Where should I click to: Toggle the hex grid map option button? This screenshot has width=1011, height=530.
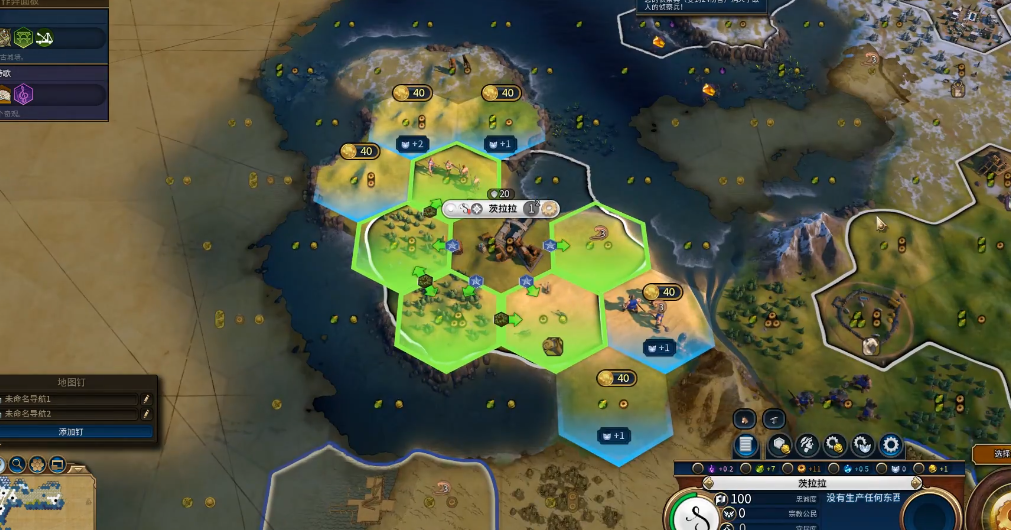(39, 464)
